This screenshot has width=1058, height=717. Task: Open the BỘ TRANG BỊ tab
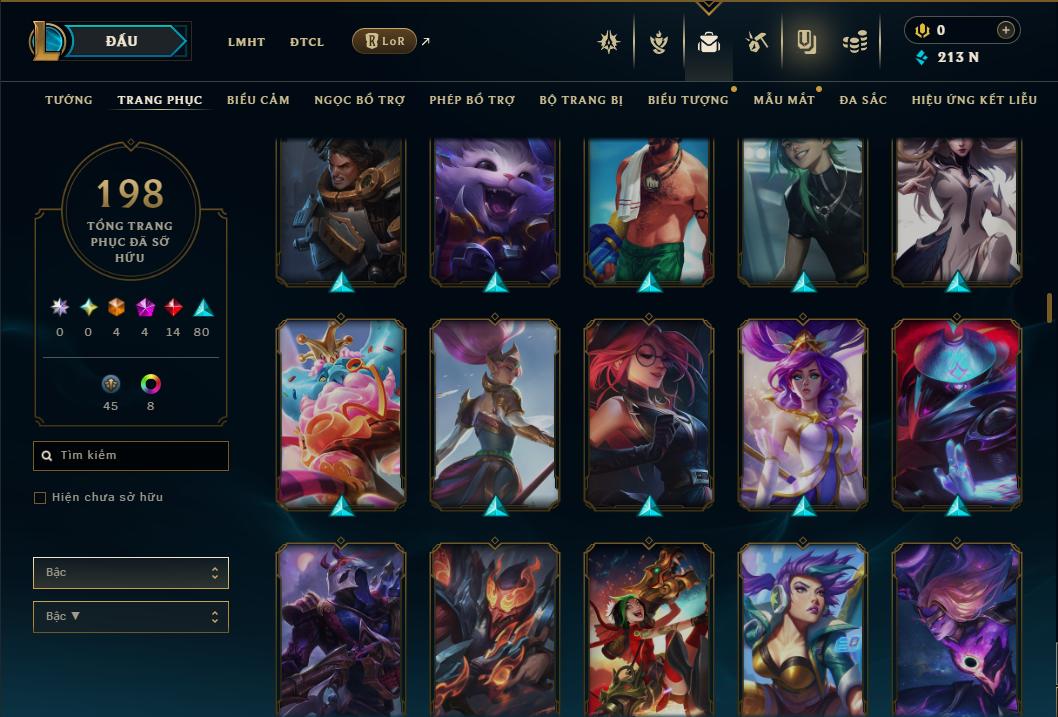581,100
